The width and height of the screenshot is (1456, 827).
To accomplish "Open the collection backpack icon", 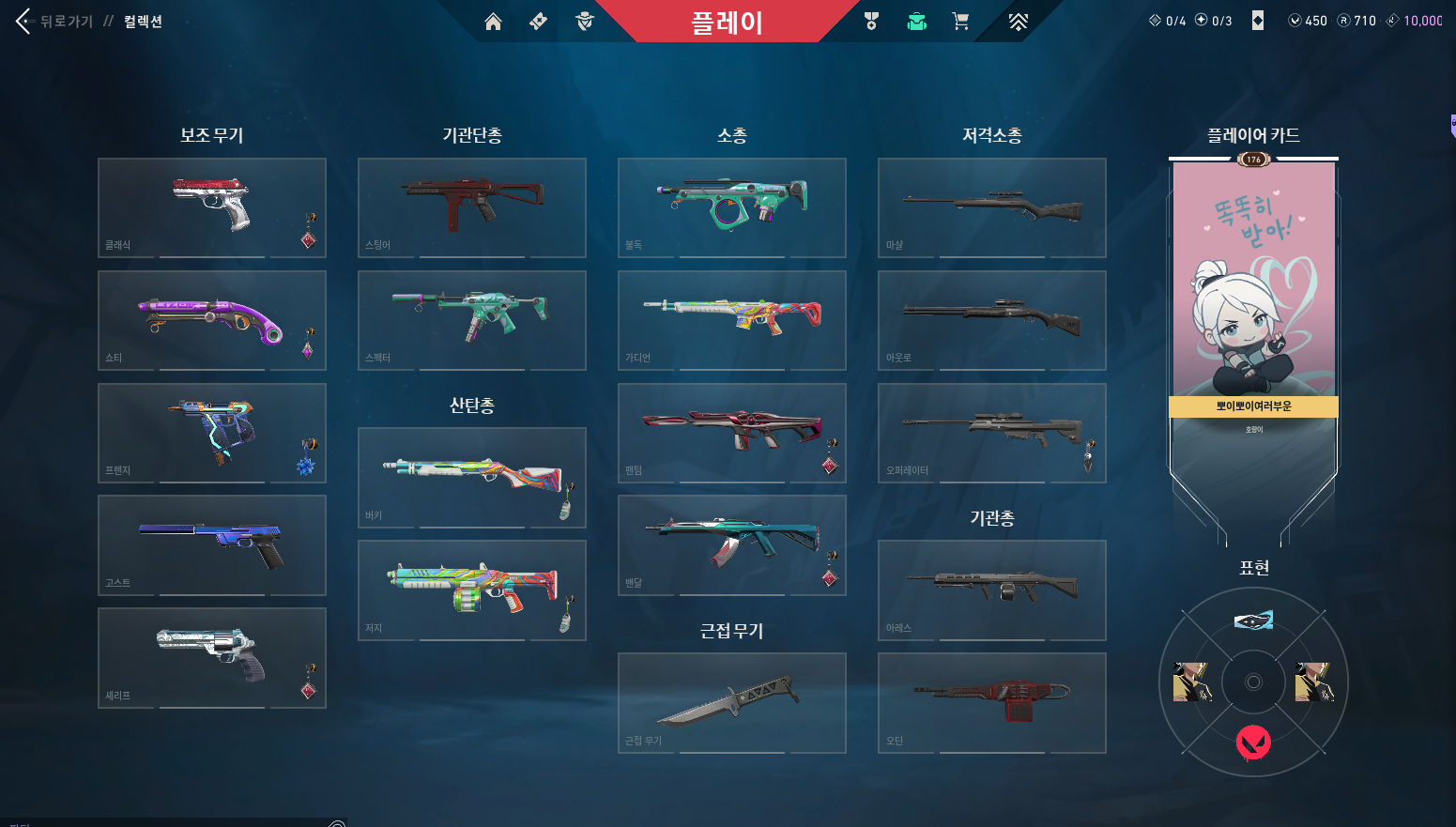I will point(916,20).
